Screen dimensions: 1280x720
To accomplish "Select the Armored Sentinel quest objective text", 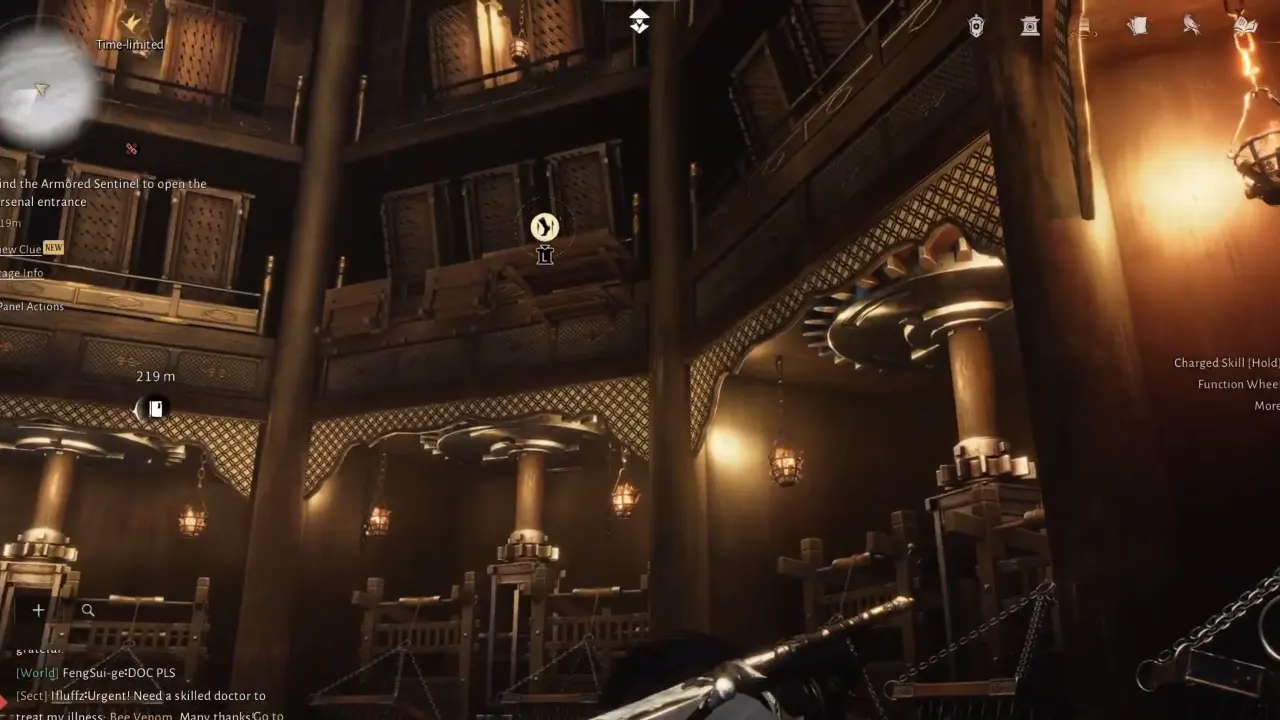I will 102,192.
